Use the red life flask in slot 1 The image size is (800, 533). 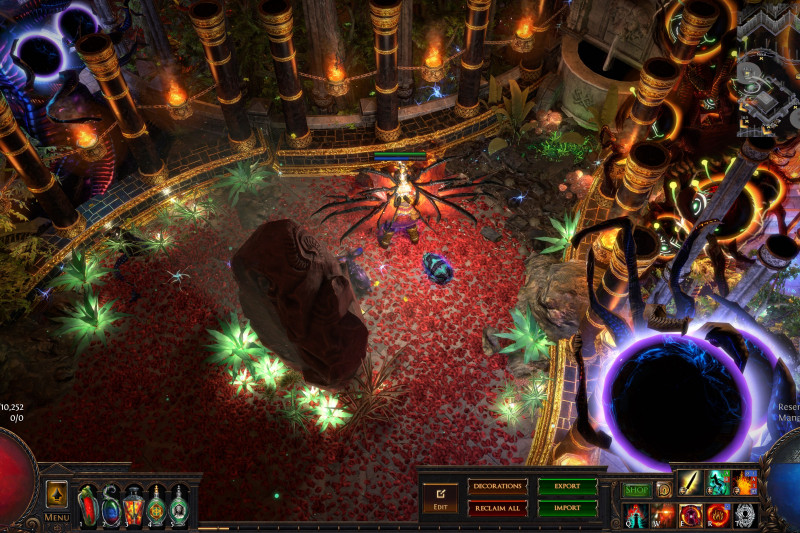pyautogui.click(x=88, y=505)
